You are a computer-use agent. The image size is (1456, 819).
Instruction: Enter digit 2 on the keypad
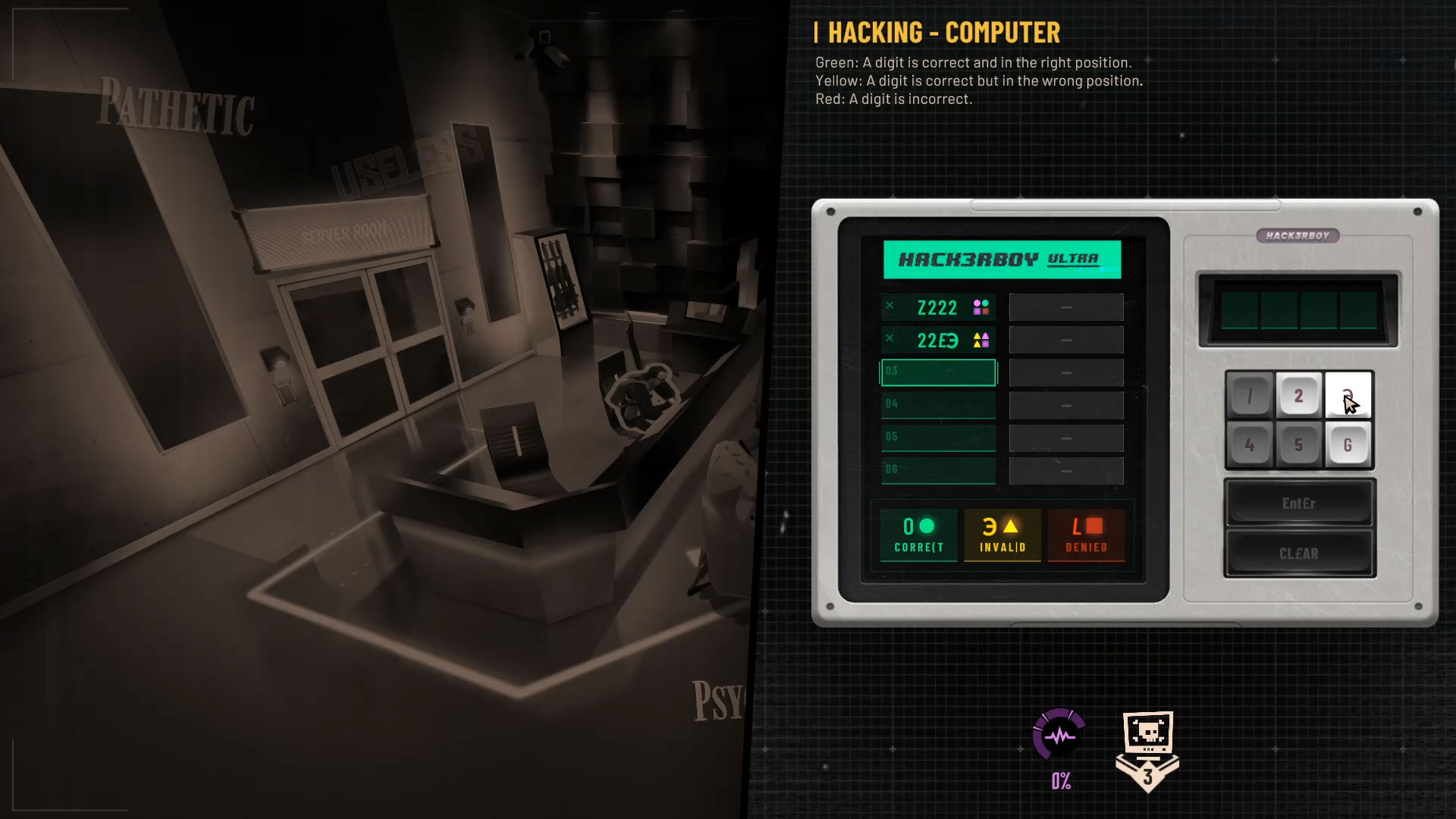coord(1298,395)
